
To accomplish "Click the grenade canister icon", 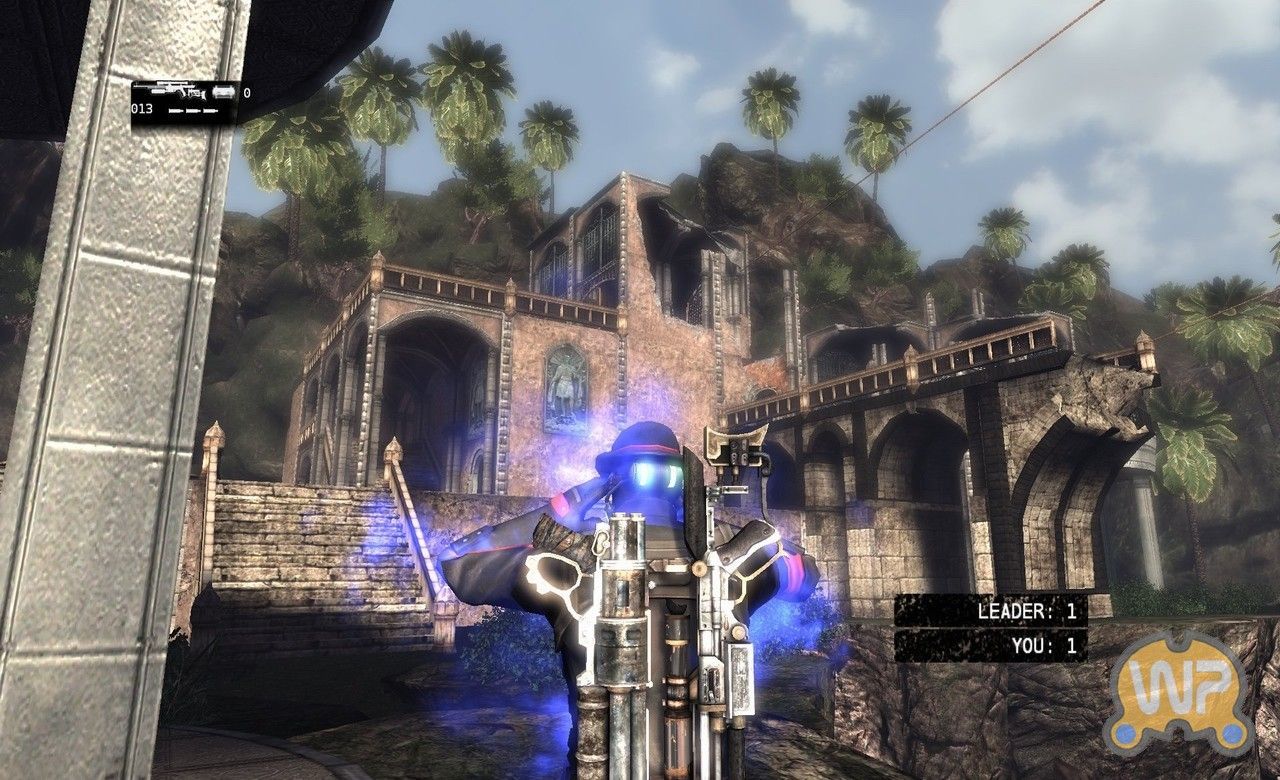I will pyautogui.click(x=222, y=92).
